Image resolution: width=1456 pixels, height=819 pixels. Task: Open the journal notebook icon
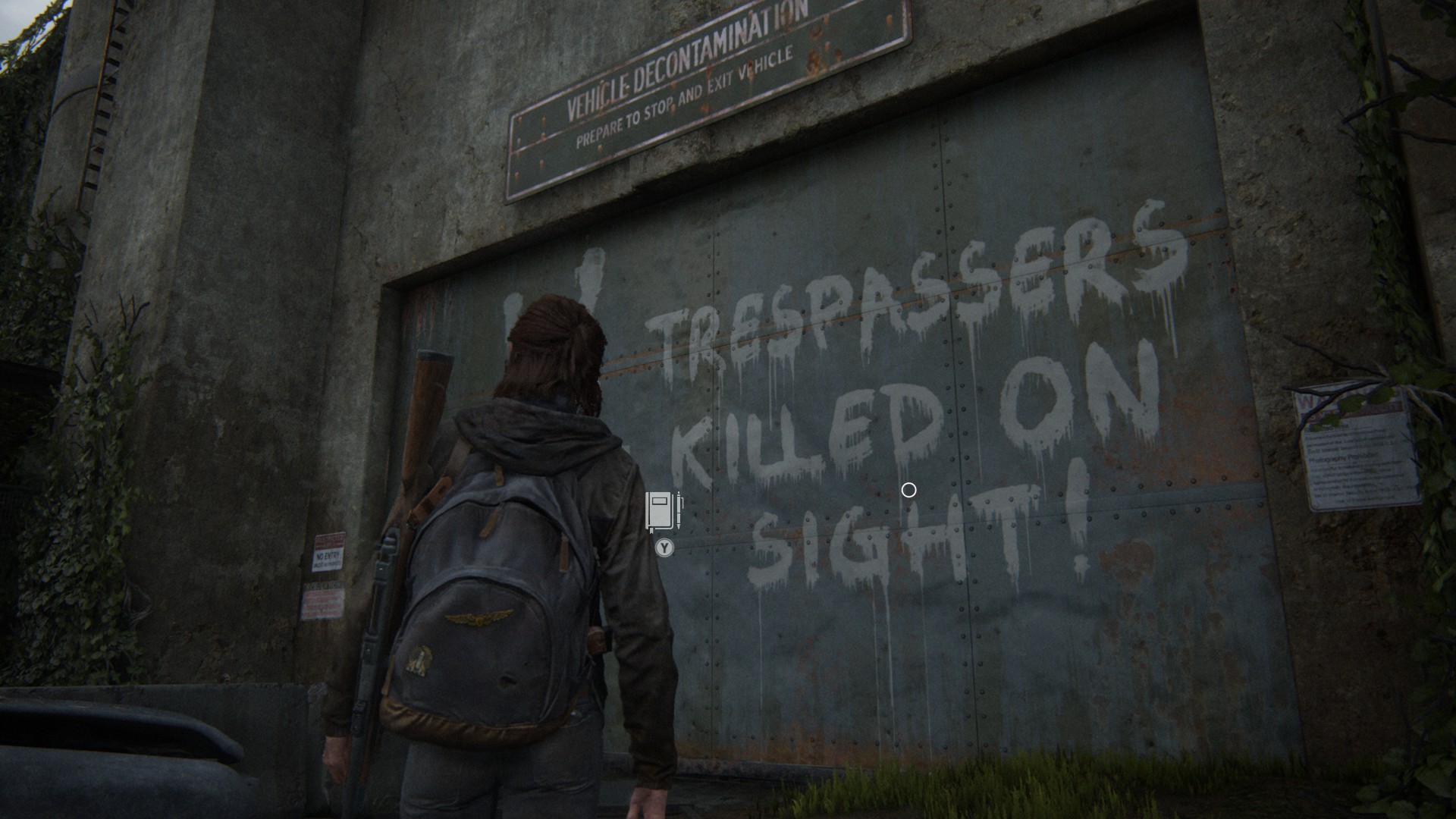(x=663, y=510)
